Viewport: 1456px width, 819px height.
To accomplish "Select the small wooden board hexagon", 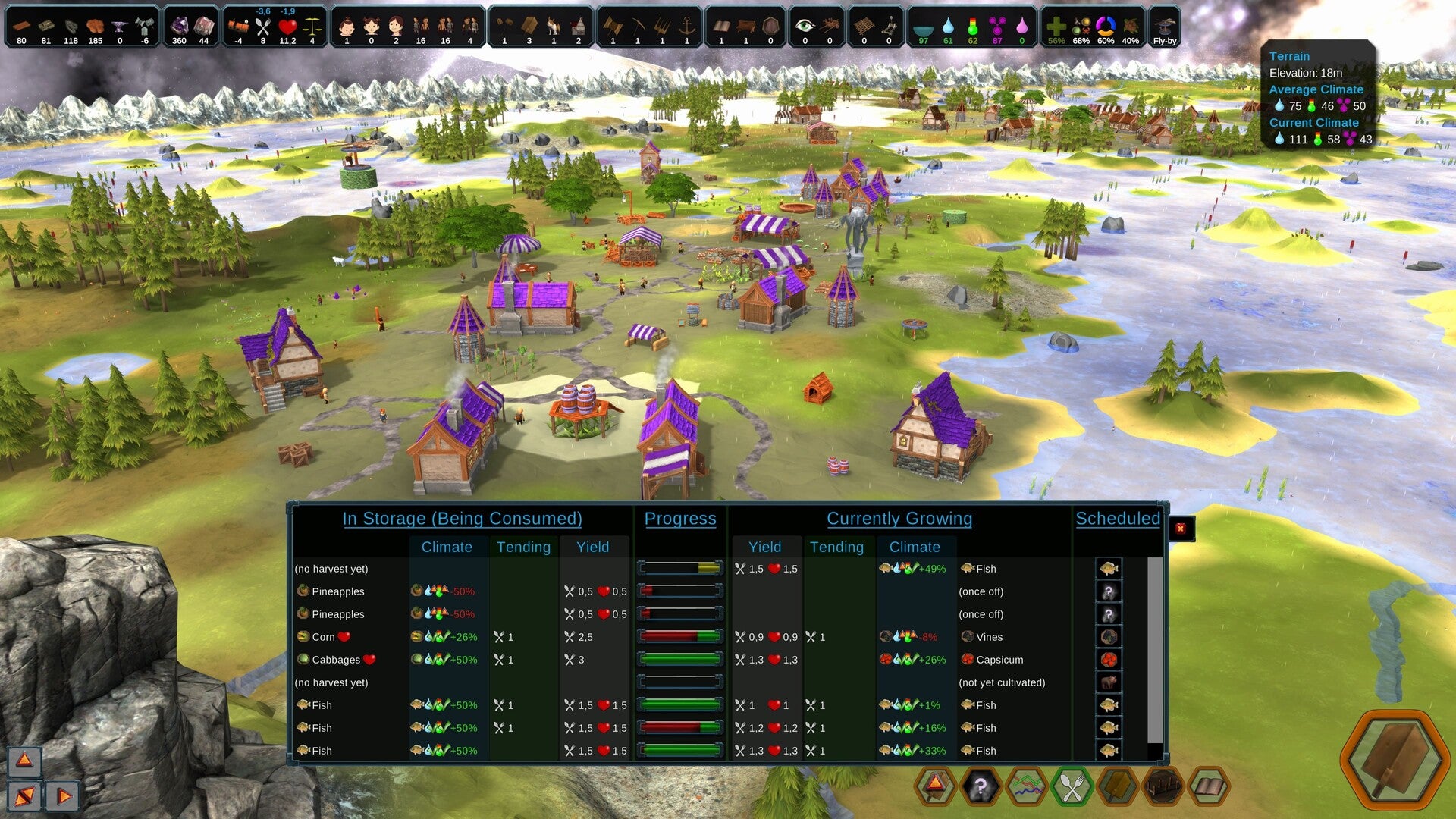I will 1117,787.
